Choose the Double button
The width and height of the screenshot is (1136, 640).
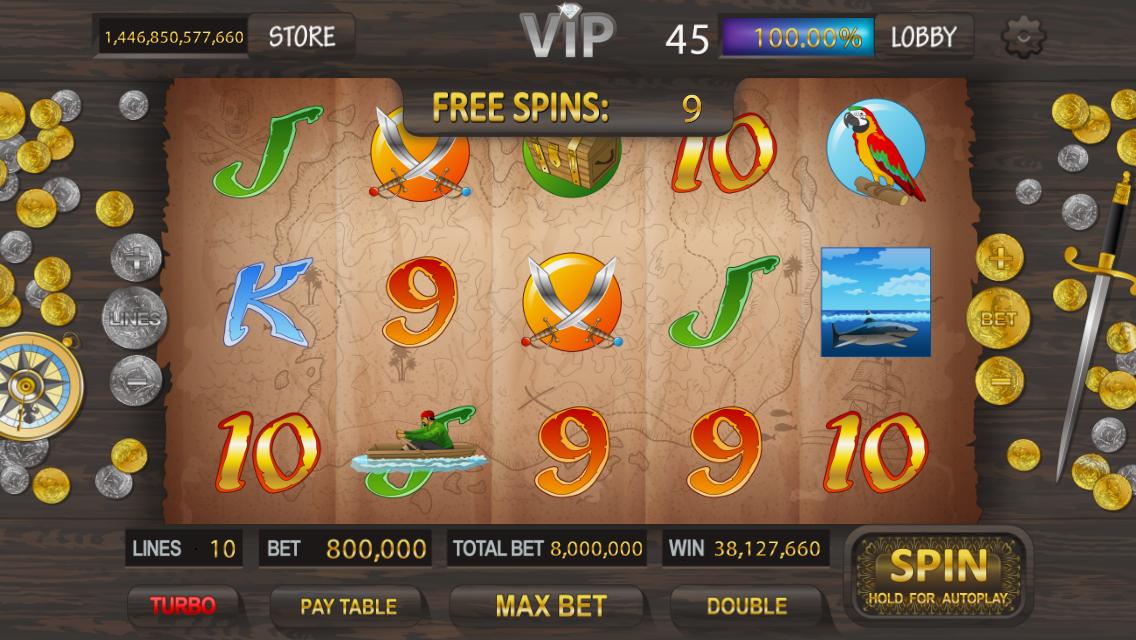pos(746,605)
